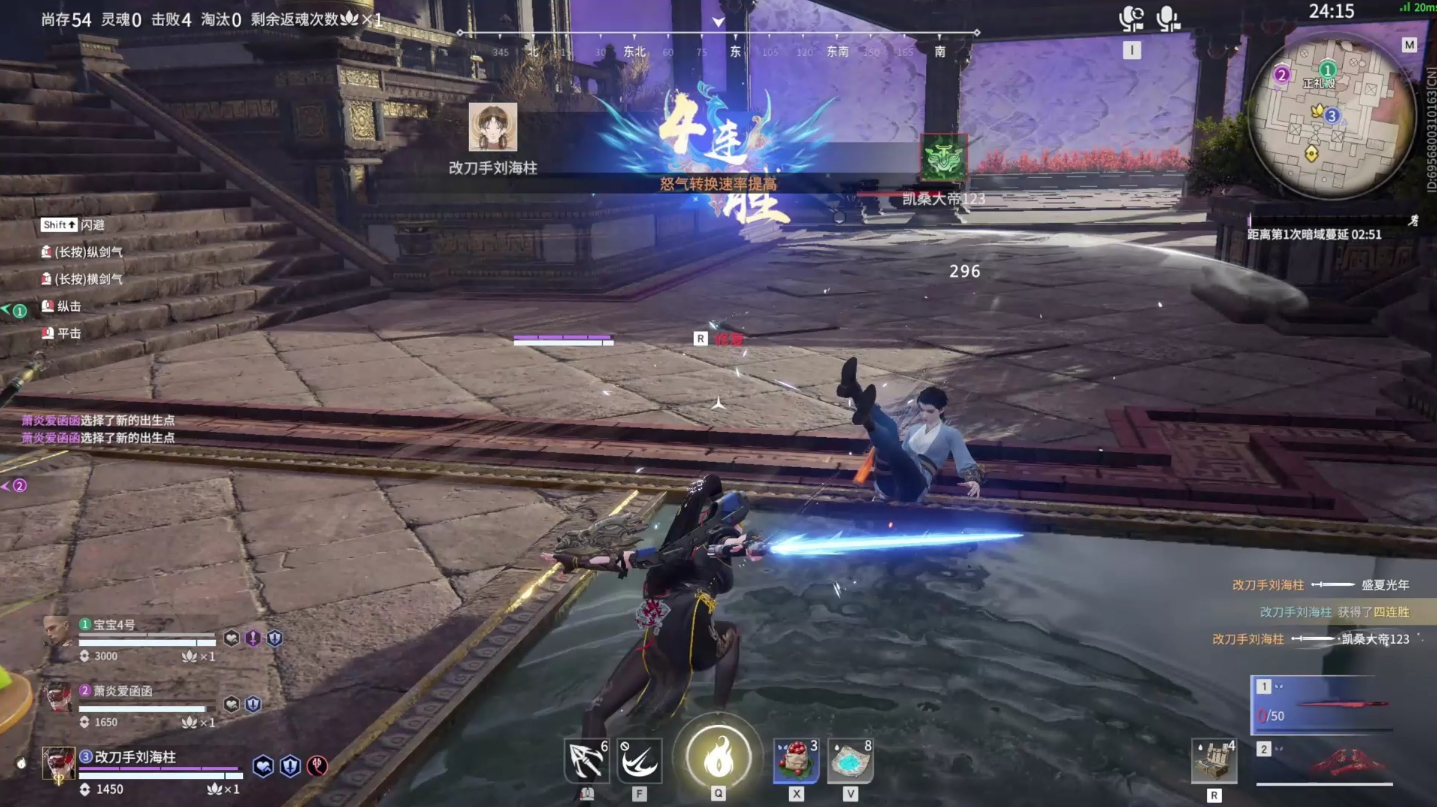Use the armor powder item slot
Image resolution: width=1437 pixels, height=807 pixels.
click(x=850, y=762)
